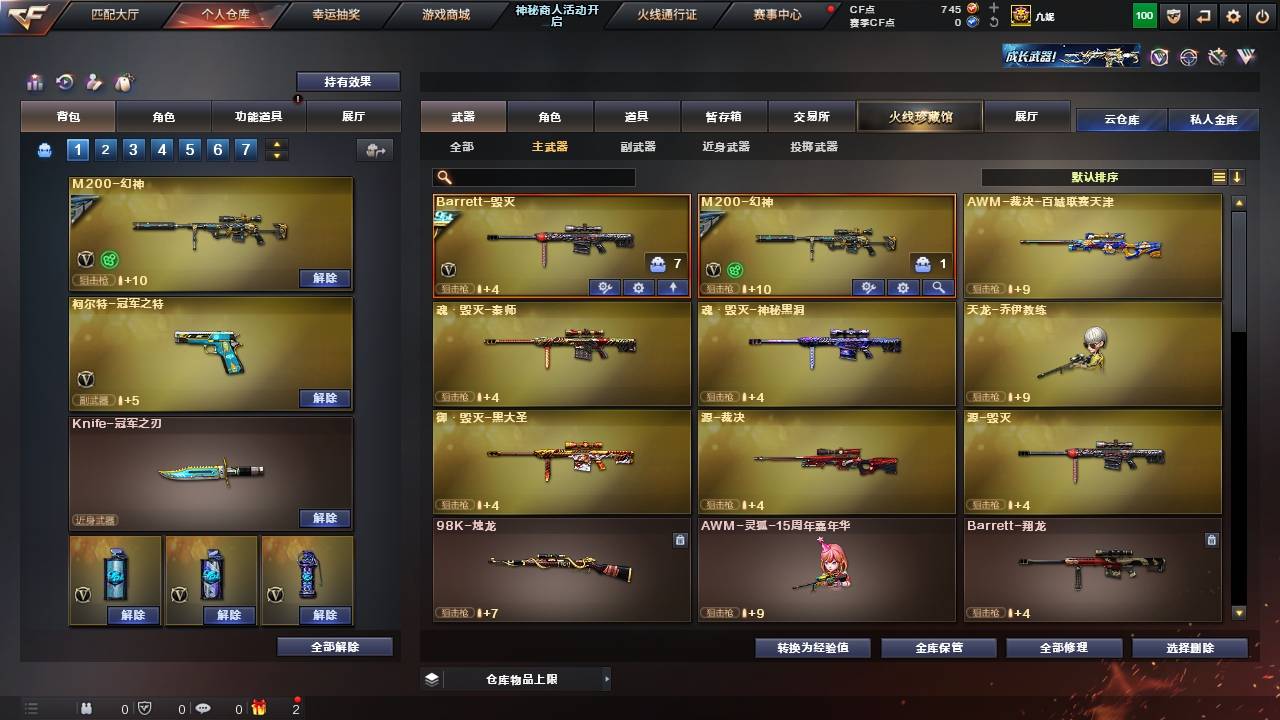
Task: Click the power exit icon at top right
Action: (x=1263, y=16)
